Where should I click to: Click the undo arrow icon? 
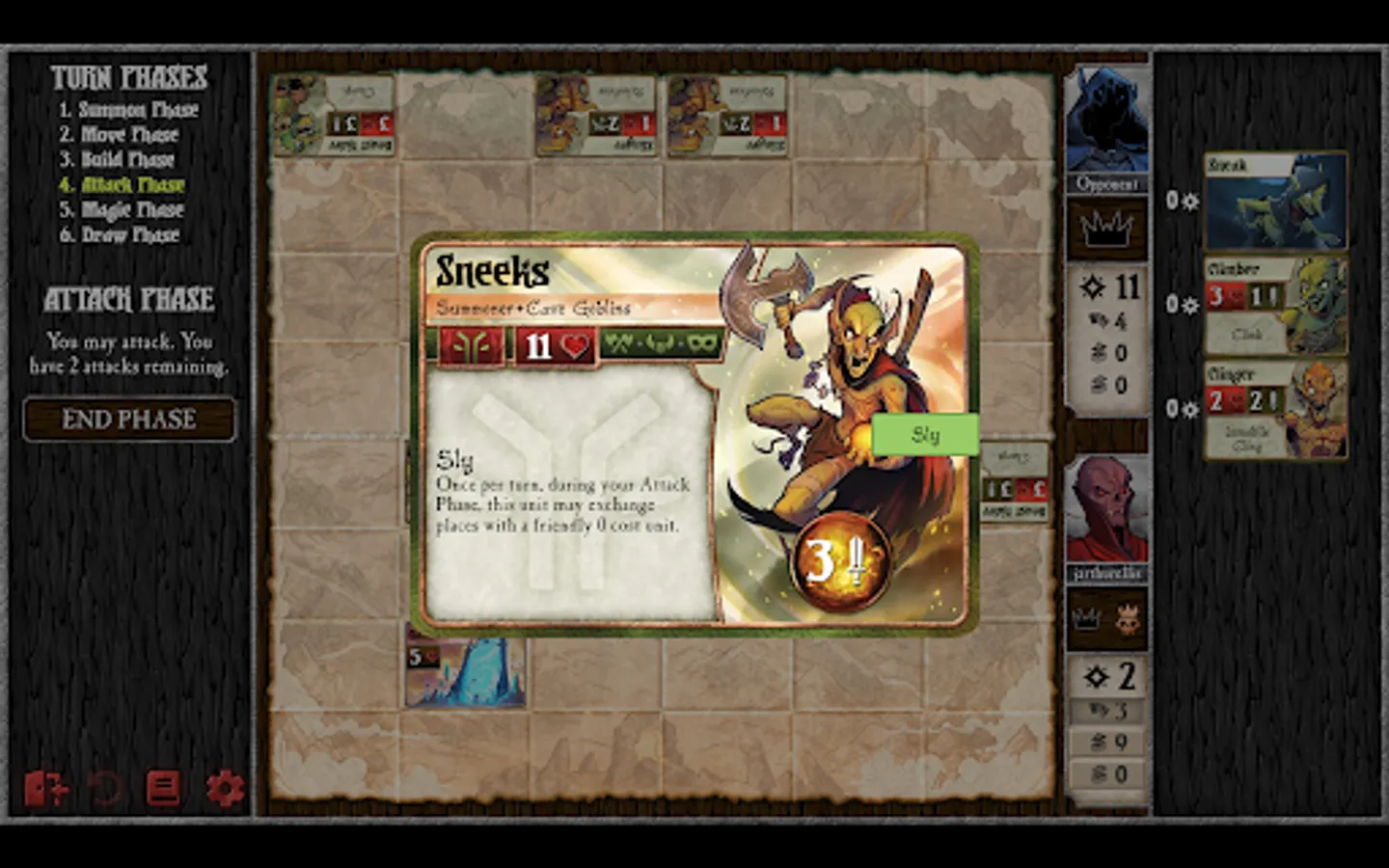point(105,788)
